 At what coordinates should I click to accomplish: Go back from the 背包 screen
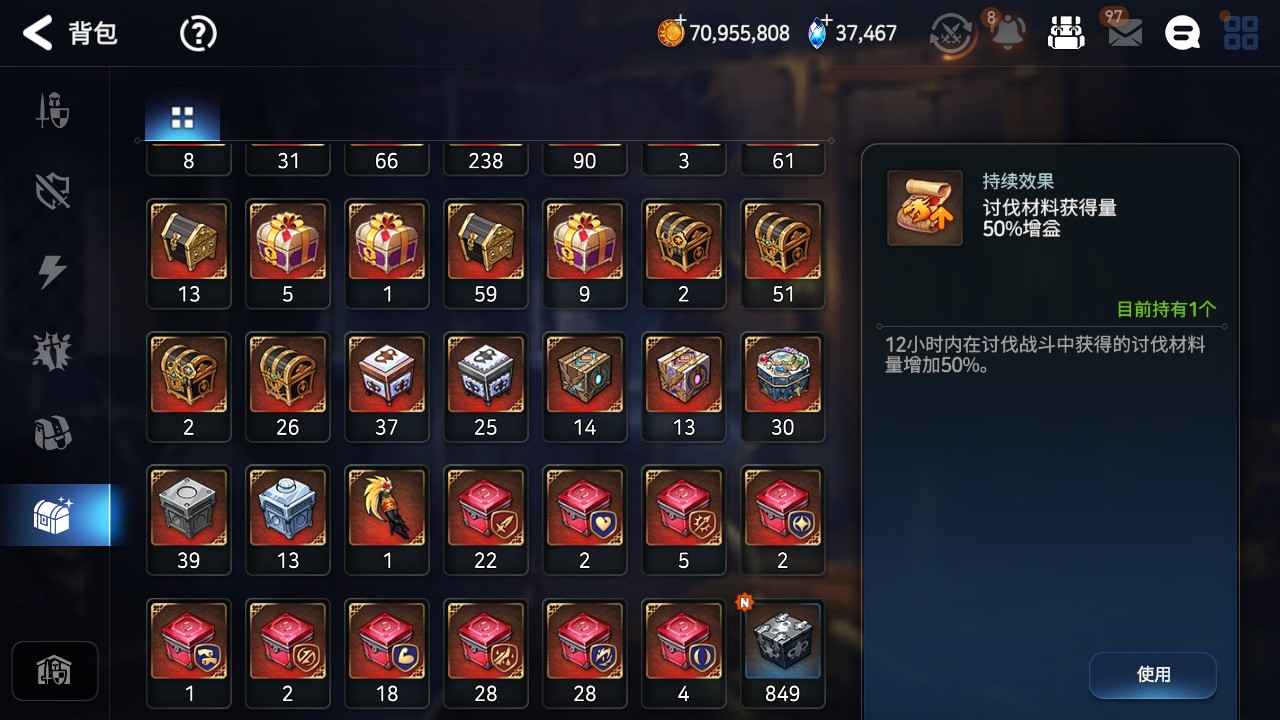38,33
